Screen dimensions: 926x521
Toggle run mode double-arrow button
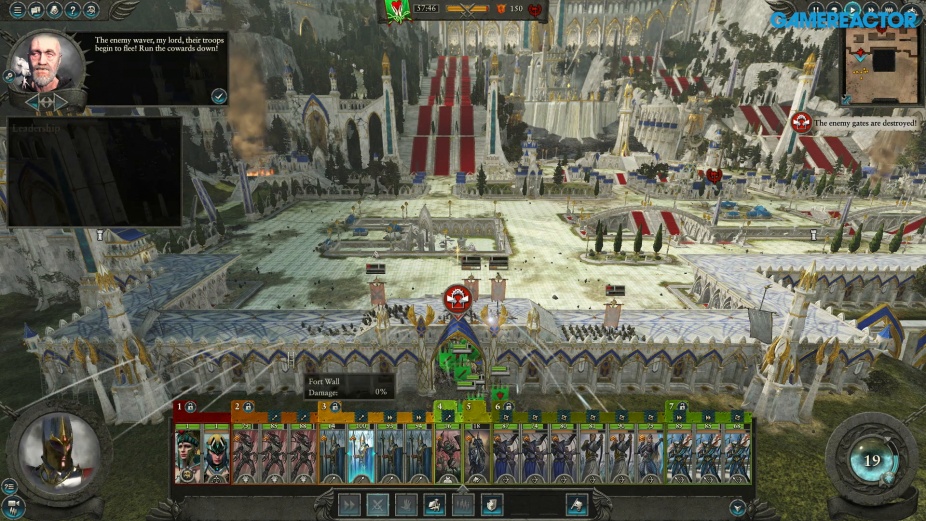click(x=349, y=505)
